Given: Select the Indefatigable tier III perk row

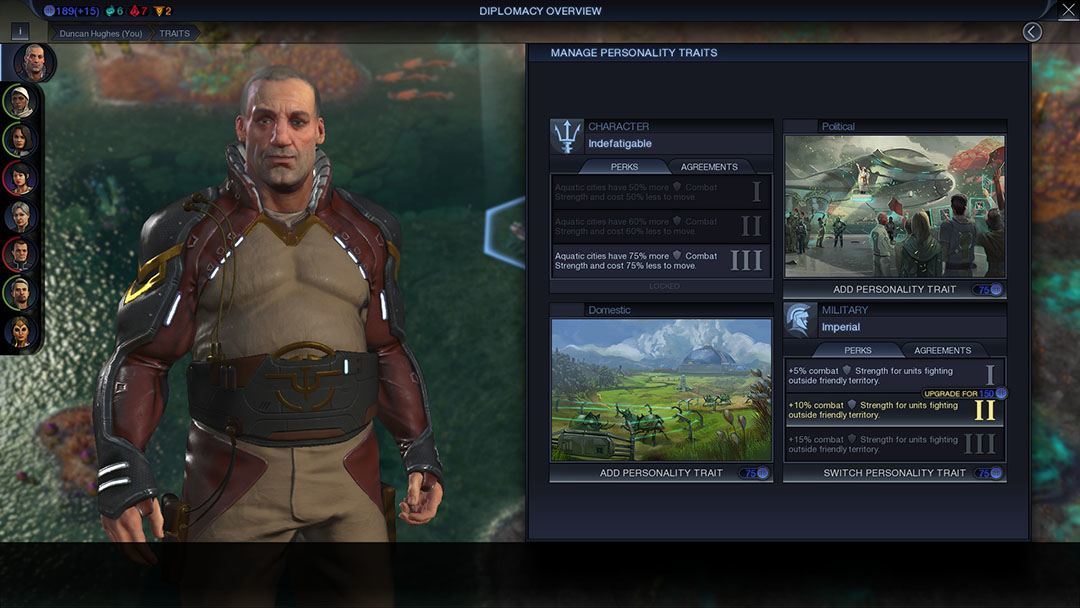Looking at the screenshot, I should [x=661, y=261].
